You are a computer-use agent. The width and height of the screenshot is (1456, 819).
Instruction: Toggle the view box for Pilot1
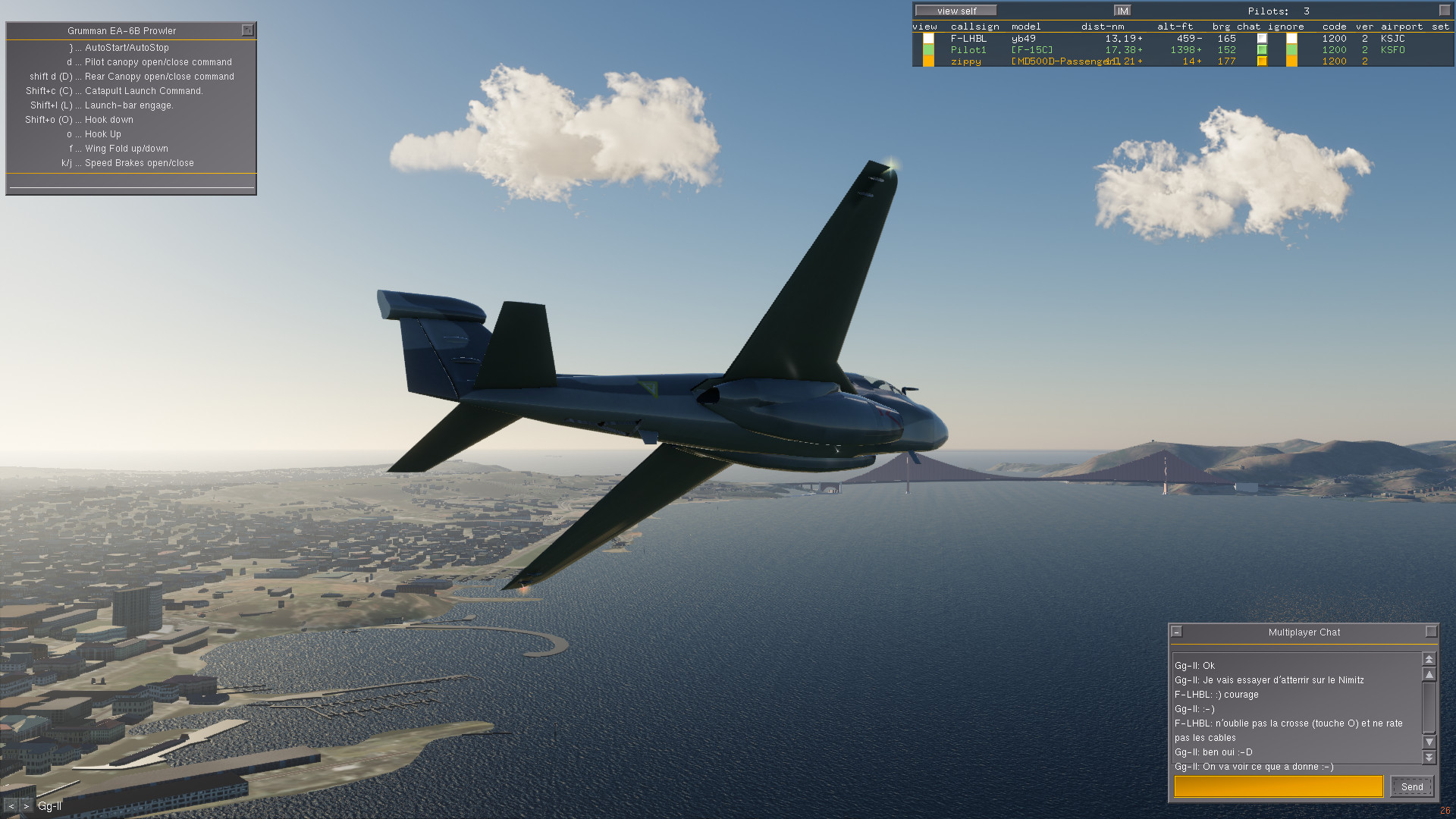click(x=928, y=50)
